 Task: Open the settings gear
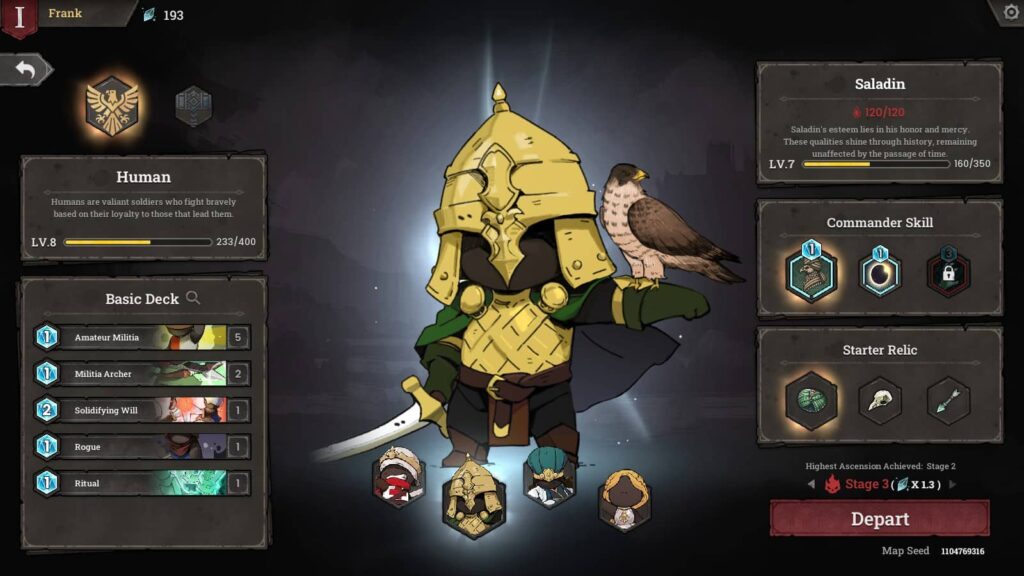coord(1008,12)
